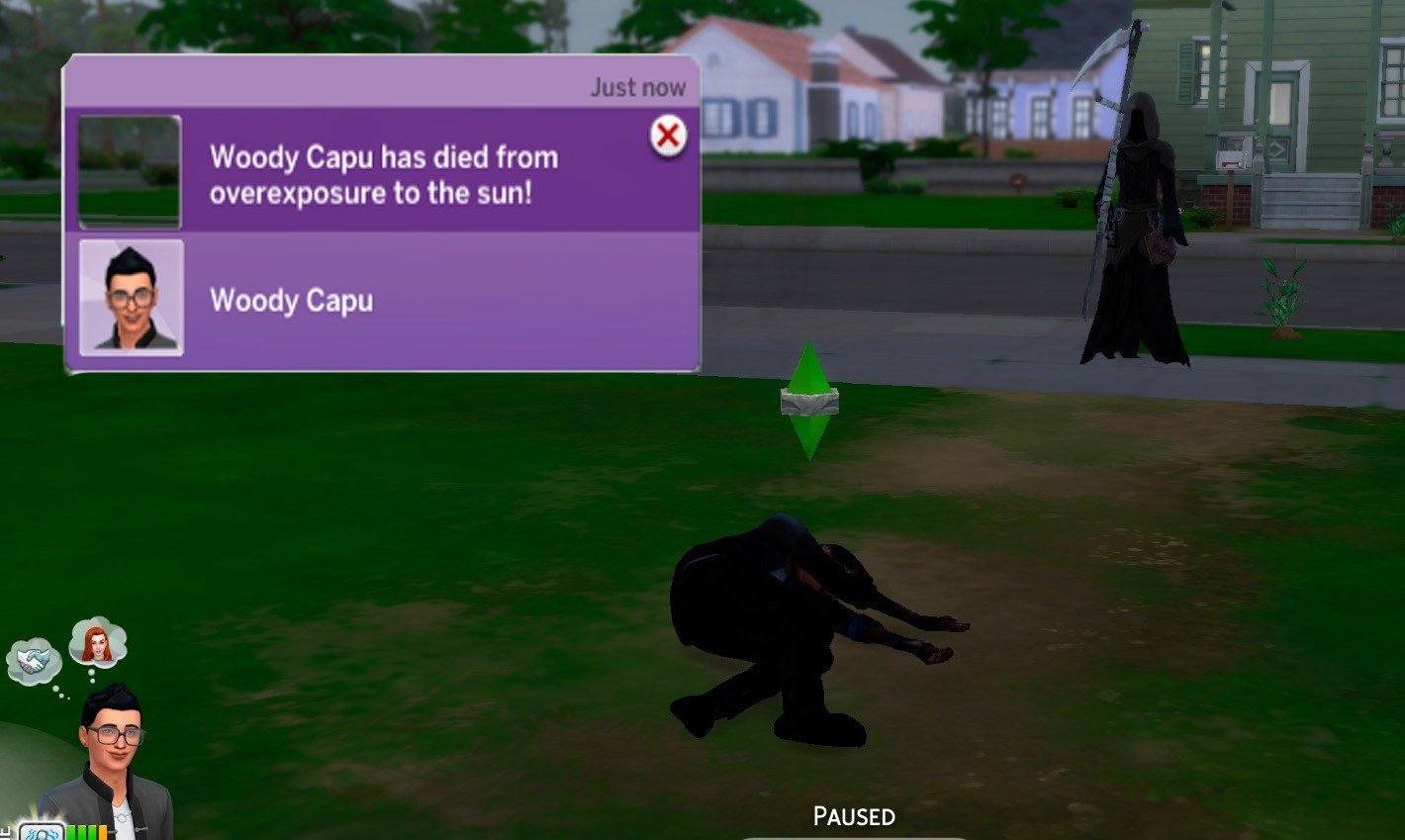Select the scene thumbnail in the death notification
The height and width of the screenshot is (840, 1405).
click(127, 172)
